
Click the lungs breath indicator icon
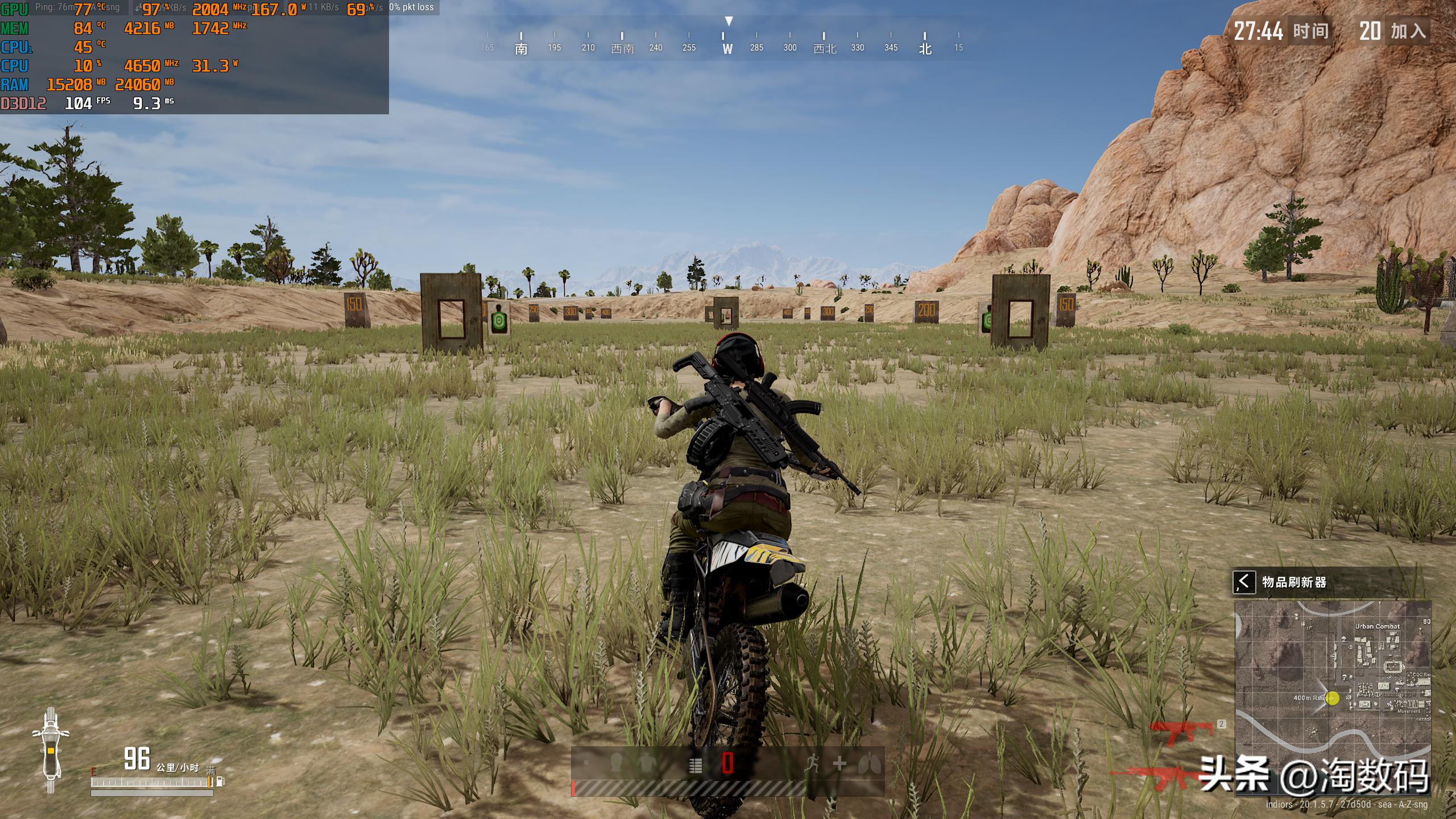coord(870,763)
